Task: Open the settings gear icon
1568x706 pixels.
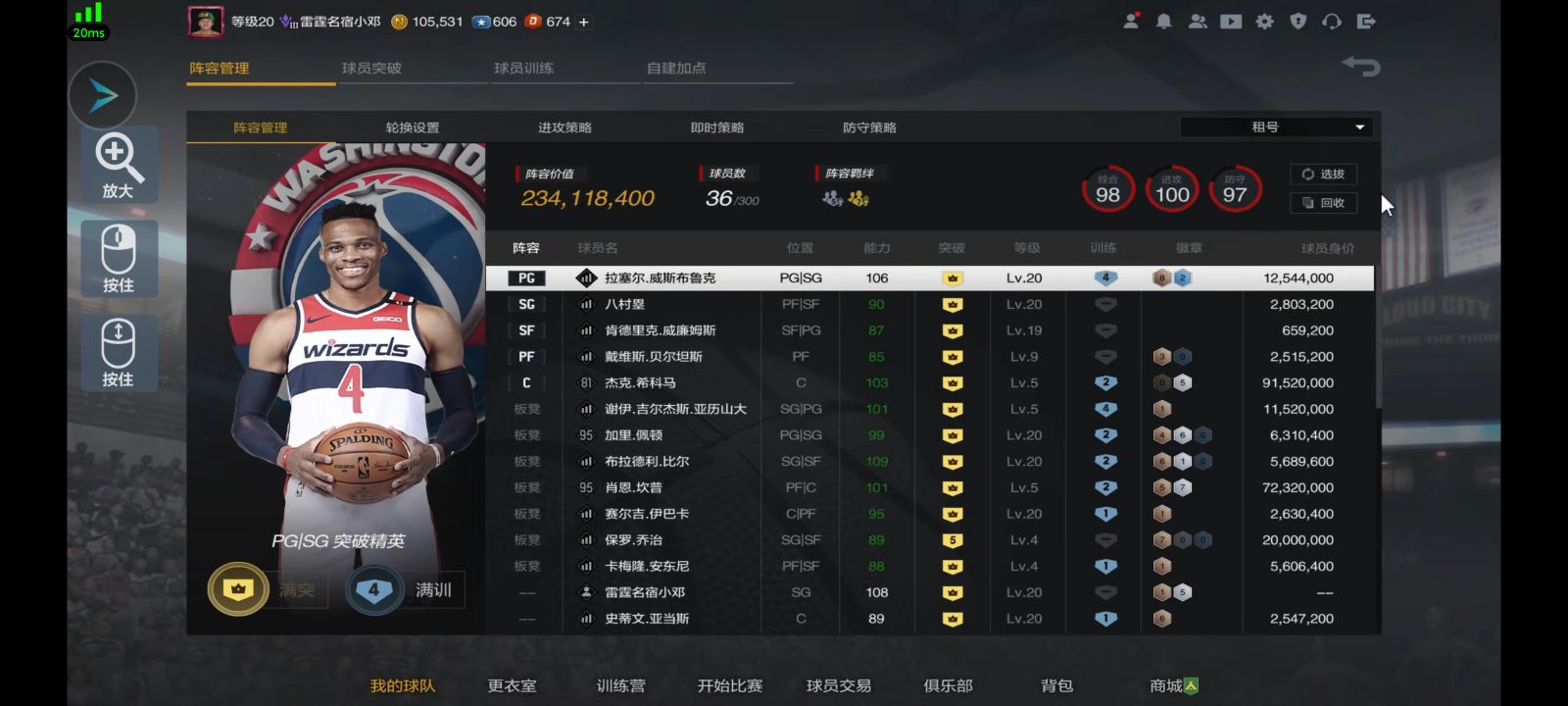Action: (x=1263, y=20)
